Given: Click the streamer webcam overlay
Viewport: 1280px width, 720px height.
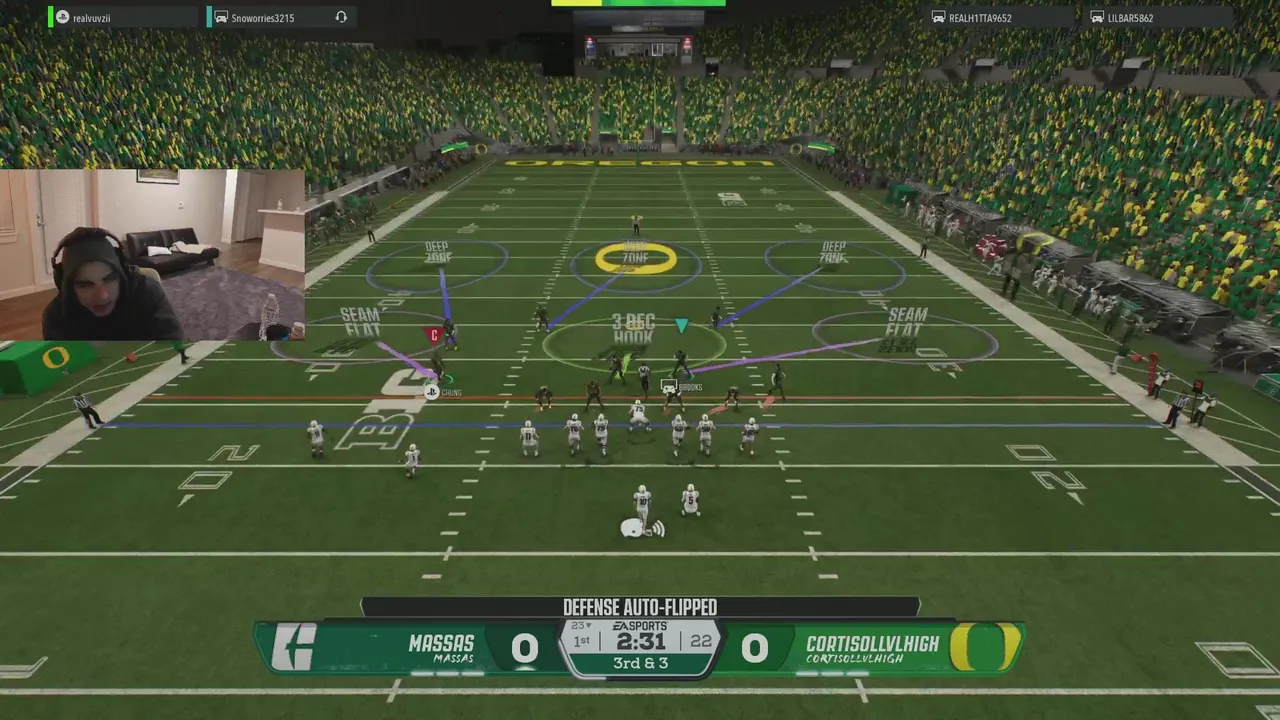Looking at the screenshot, I should pos(152,255).
